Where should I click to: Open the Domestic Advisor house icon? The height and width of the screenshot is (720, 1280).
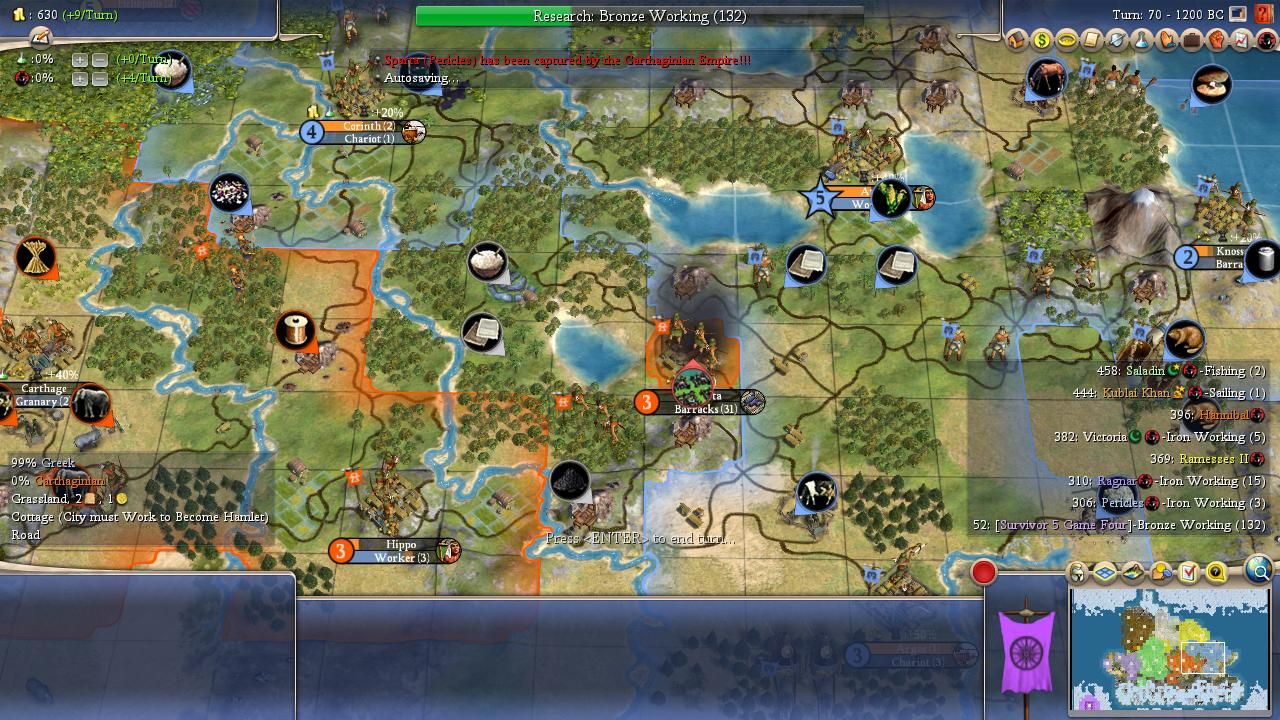pos(1017,41)
